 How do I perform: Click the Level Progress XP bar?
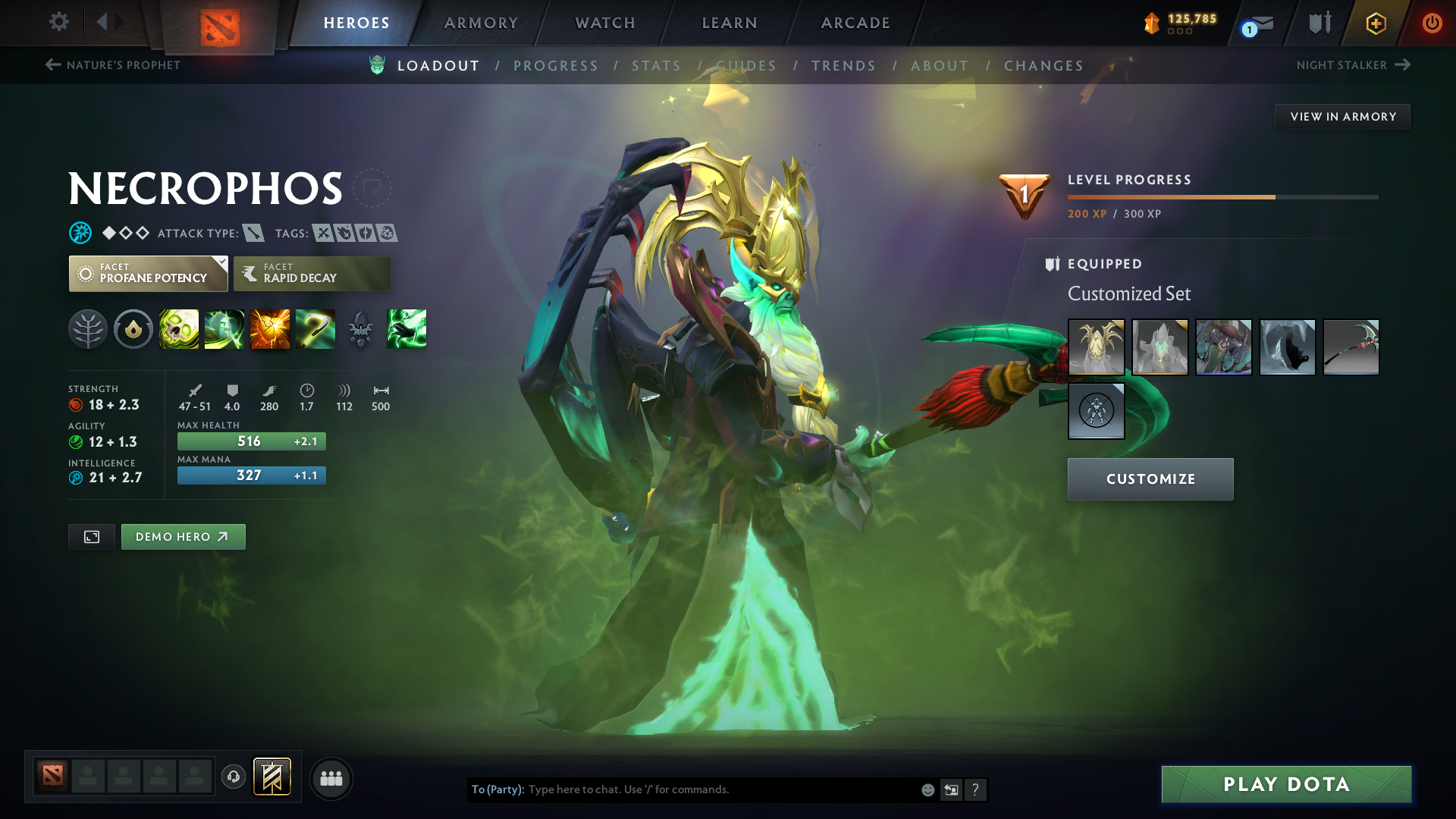pos(1221,196)
